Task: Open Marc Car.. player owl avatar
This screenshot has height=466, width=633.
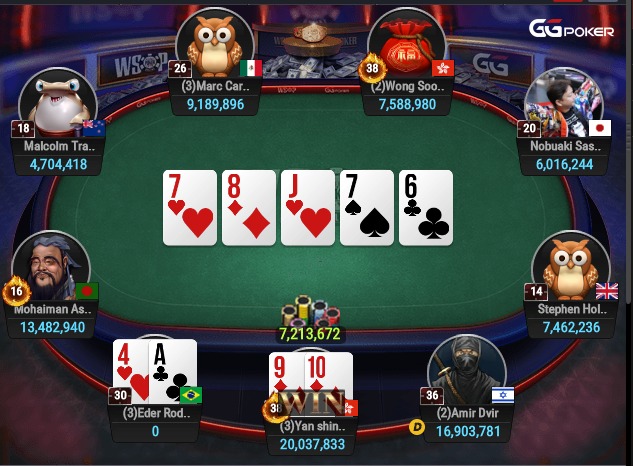Action: click(x=212, y=43)
